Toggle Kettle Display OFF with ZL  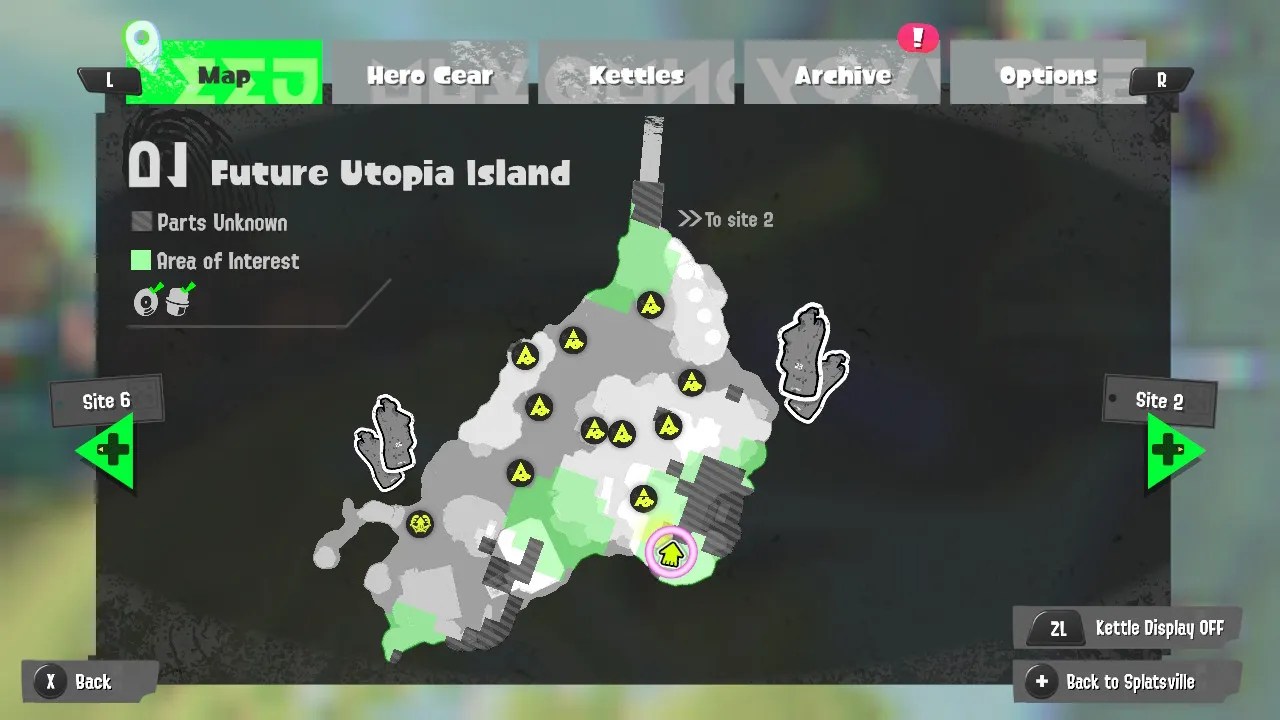(1125, 627)
